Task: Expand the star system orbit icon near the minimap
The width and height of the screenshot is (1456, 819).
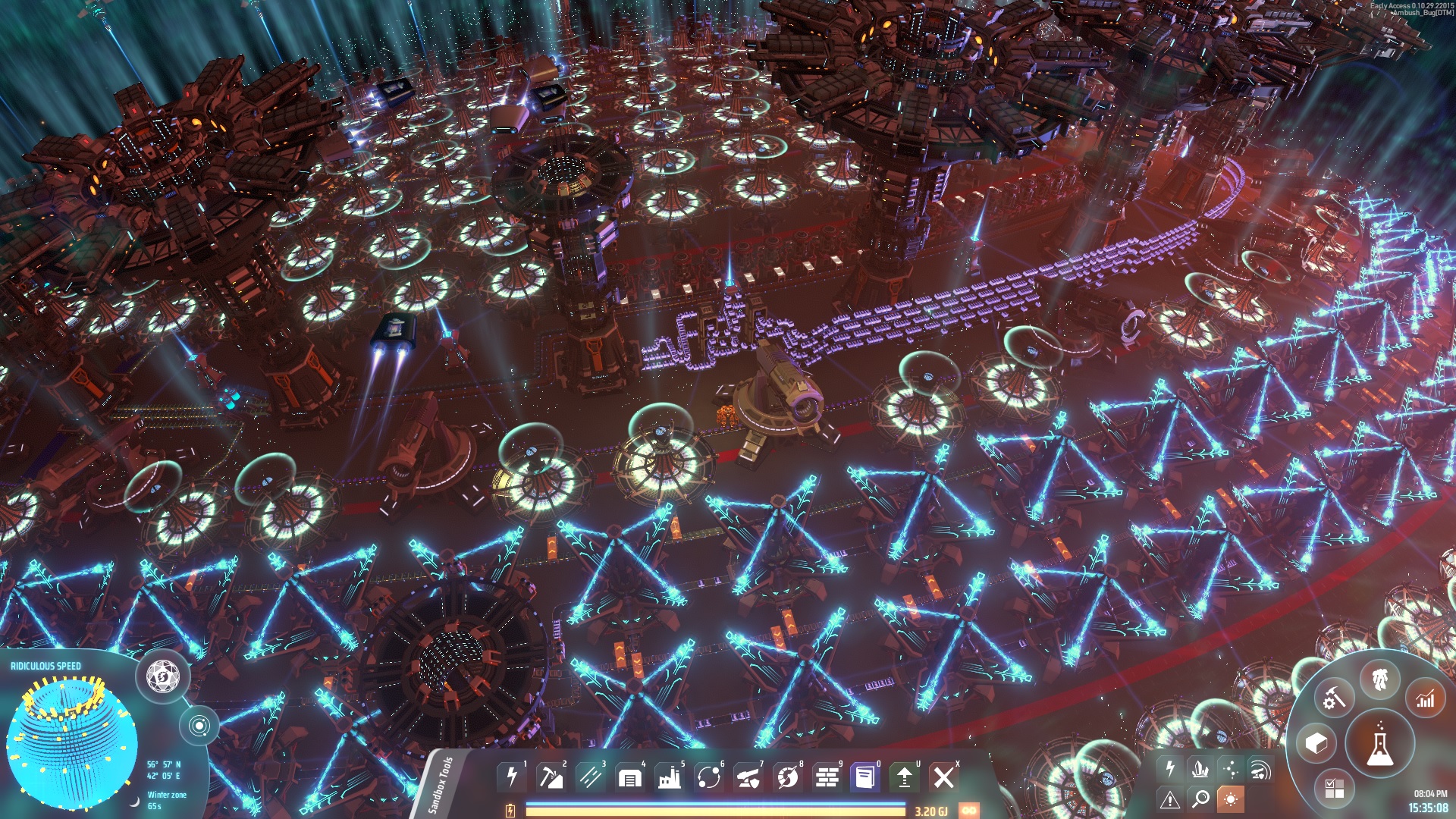Action: pyautogui.click(x=201, y=724)
